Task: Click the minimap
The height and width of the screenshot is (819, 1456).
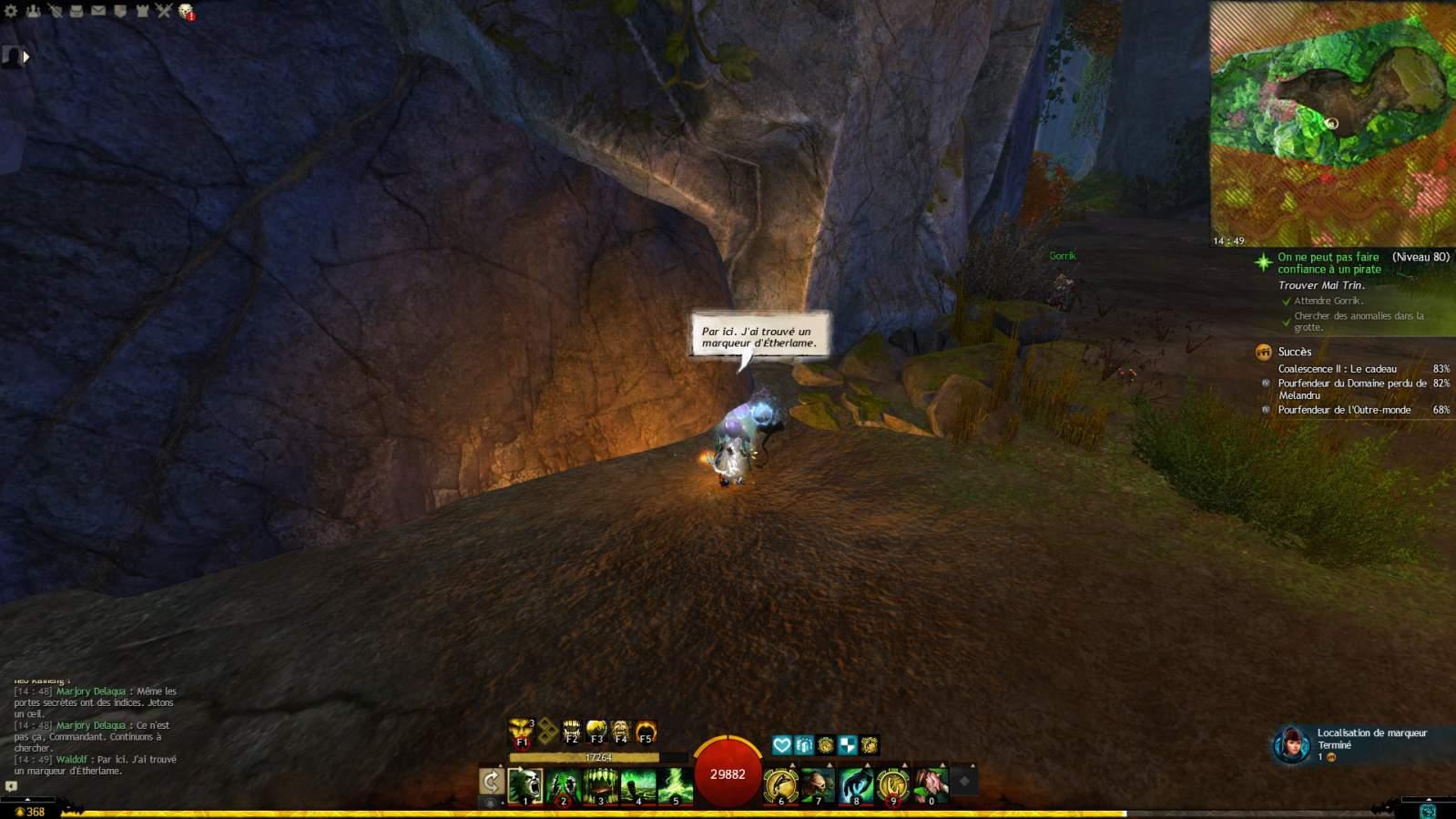Action: [1331, 123]
